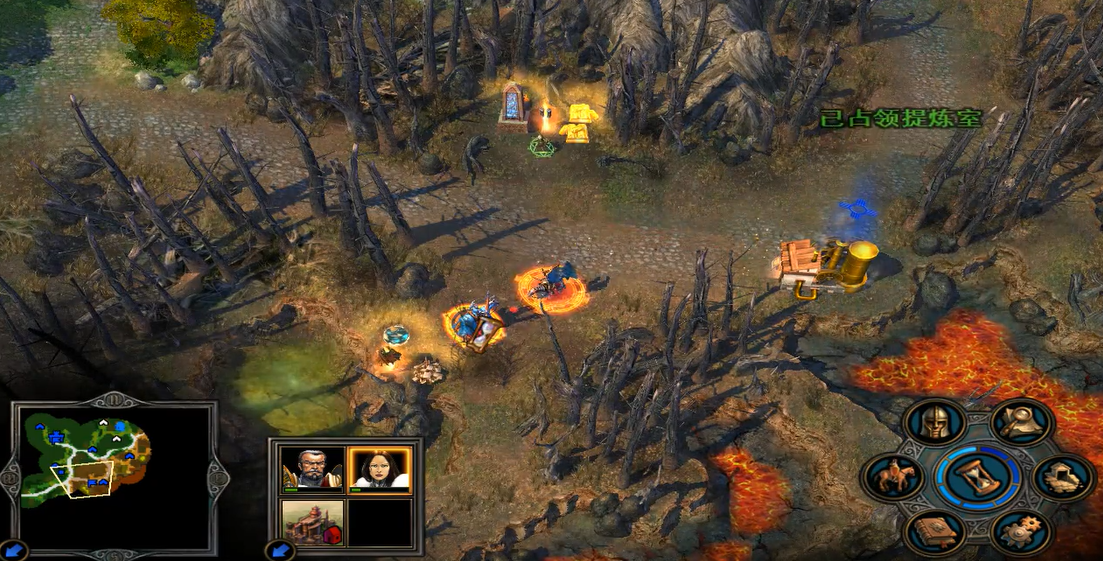Viewport: 1103px width, 561px height.
Task: Select the mounted horseman move button
Action: (892, 478)
